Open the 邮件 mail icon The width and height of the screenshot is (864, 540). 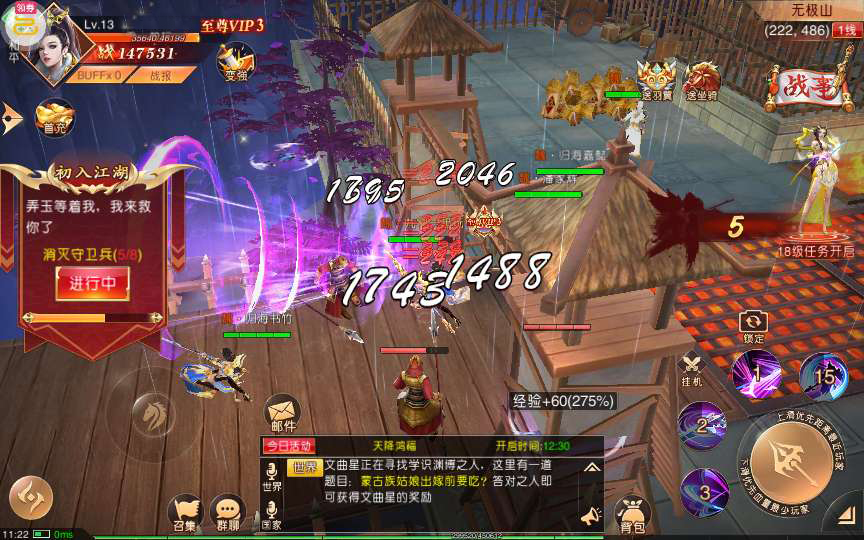(x=282, y=414)
